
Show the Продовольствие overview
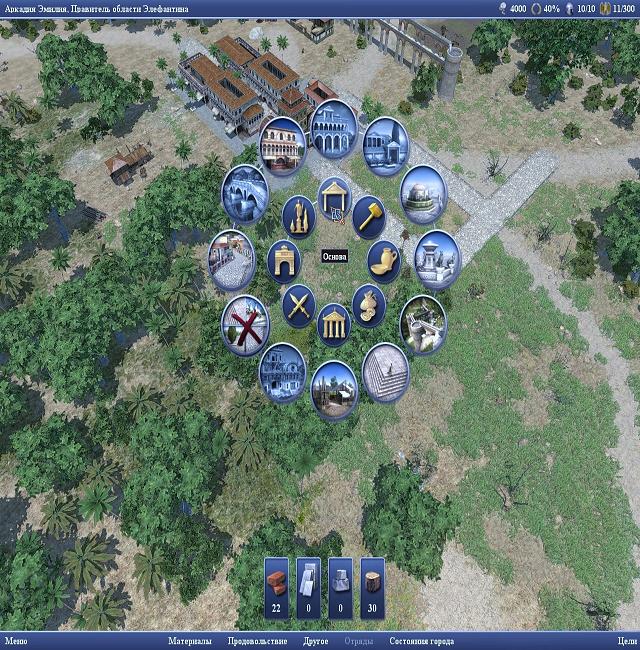[x=257, y=641]
